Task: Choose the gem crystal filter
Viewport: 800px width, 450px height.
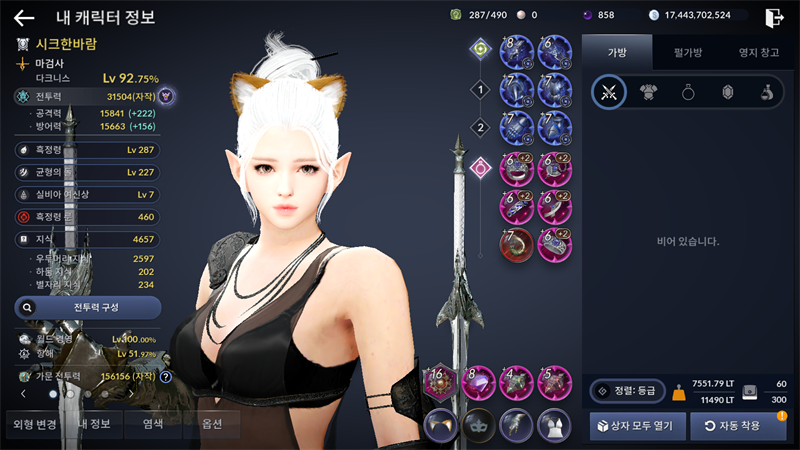Action: [x=728, y=93]
